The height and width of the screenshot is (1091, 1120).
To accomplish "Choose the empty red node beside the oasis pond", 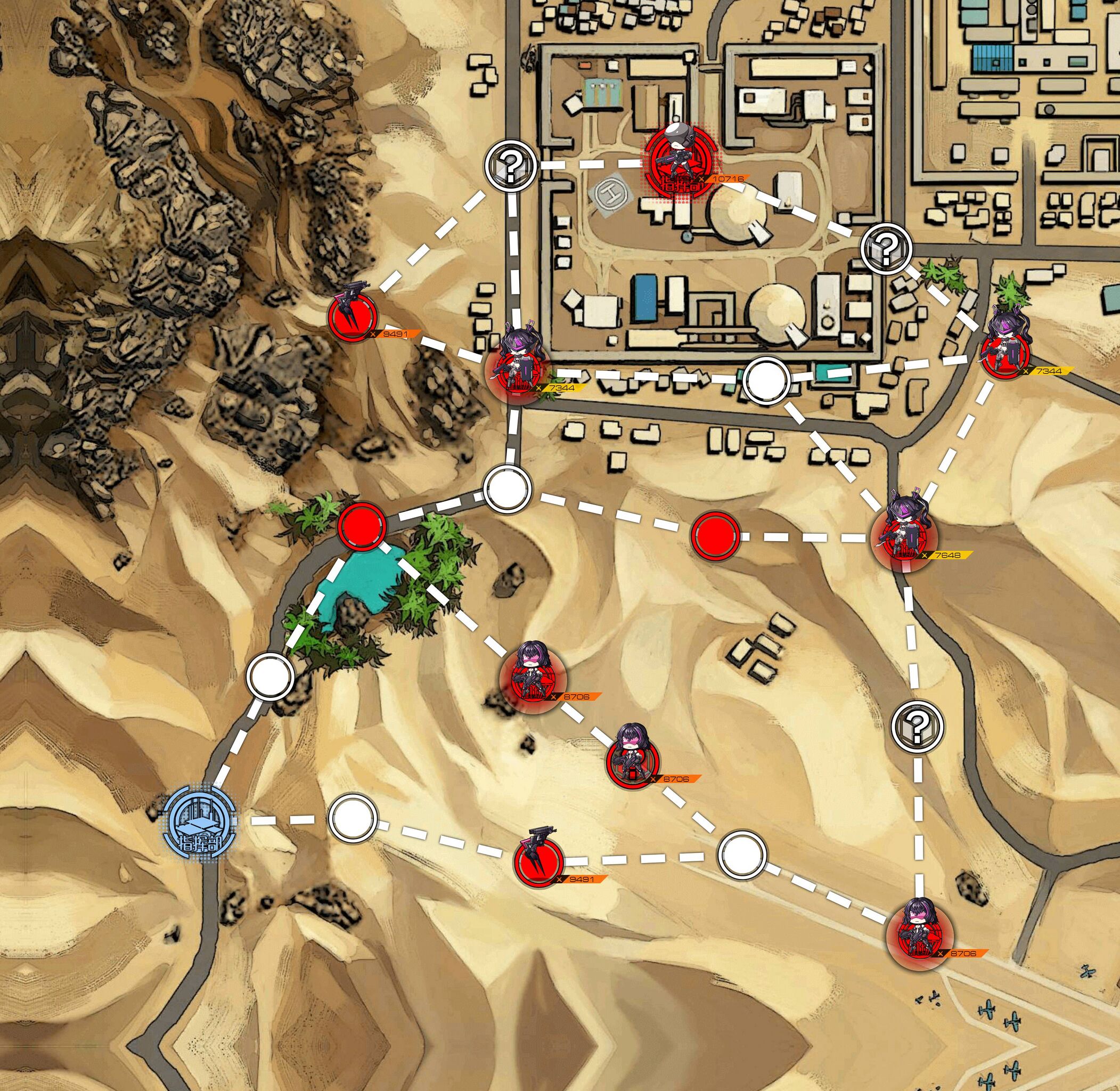I will coord(362,524).
